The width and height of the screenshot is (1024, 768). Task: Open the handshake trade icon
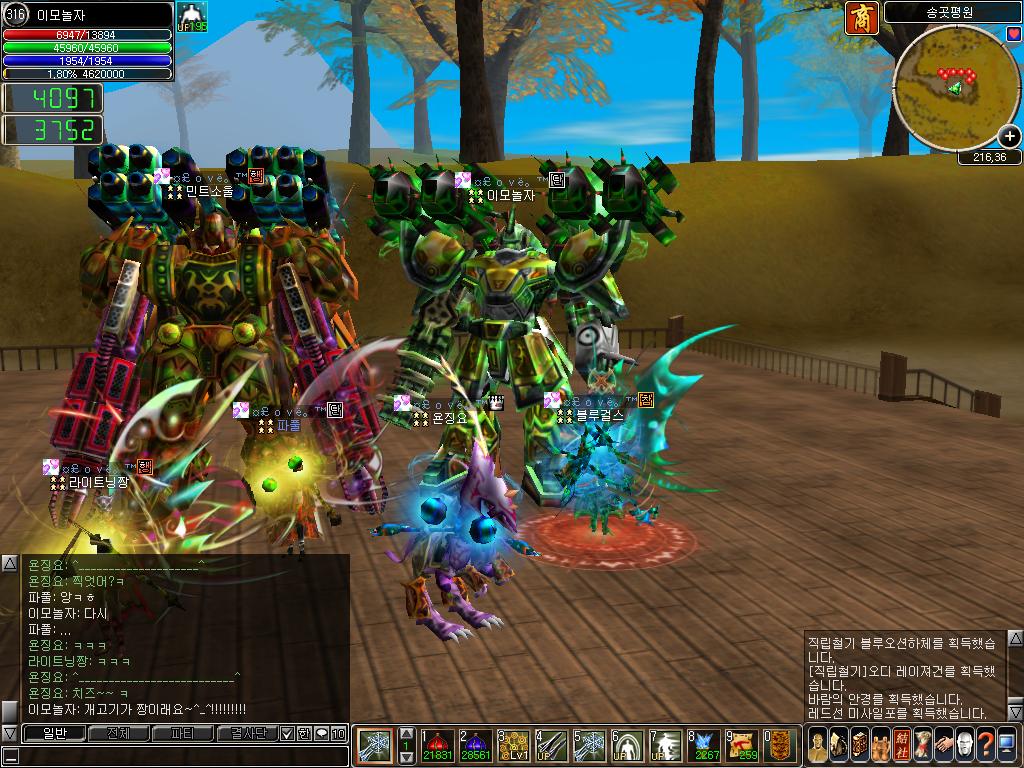(944, 745)
